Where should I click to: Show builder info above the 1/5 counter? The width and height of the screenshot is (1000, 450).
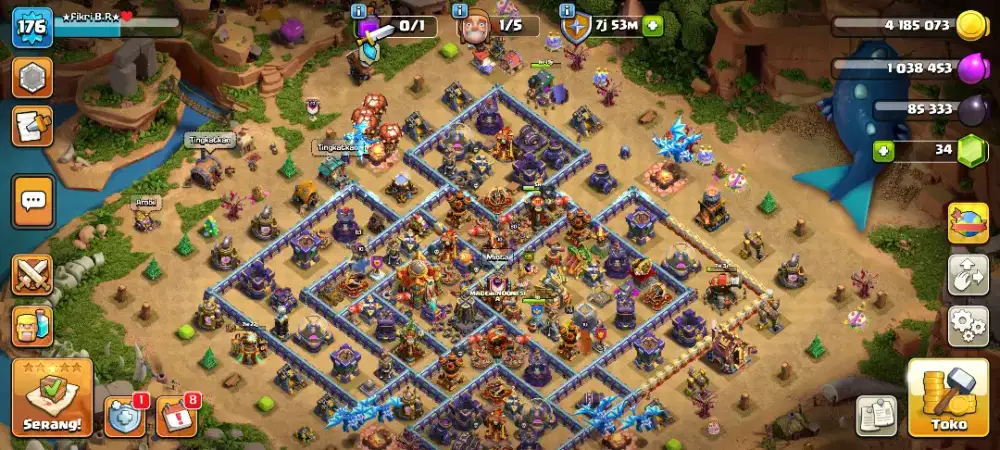(461, 10)
